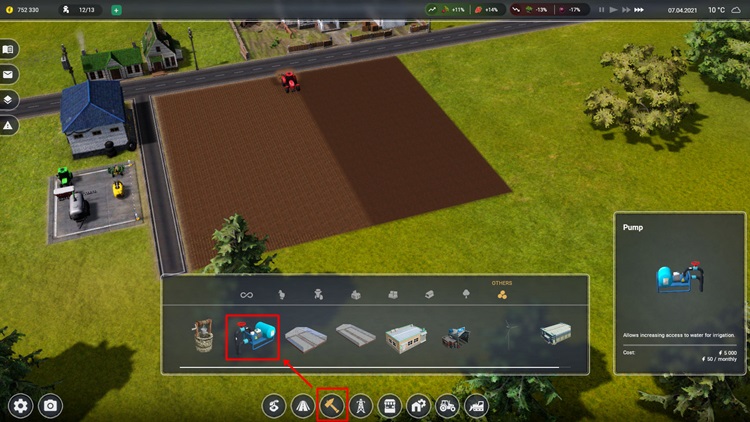Image resolution: width=750 pixels, height=422 pixels.
Task: Open the settings gear button
Action: point(21,406)
